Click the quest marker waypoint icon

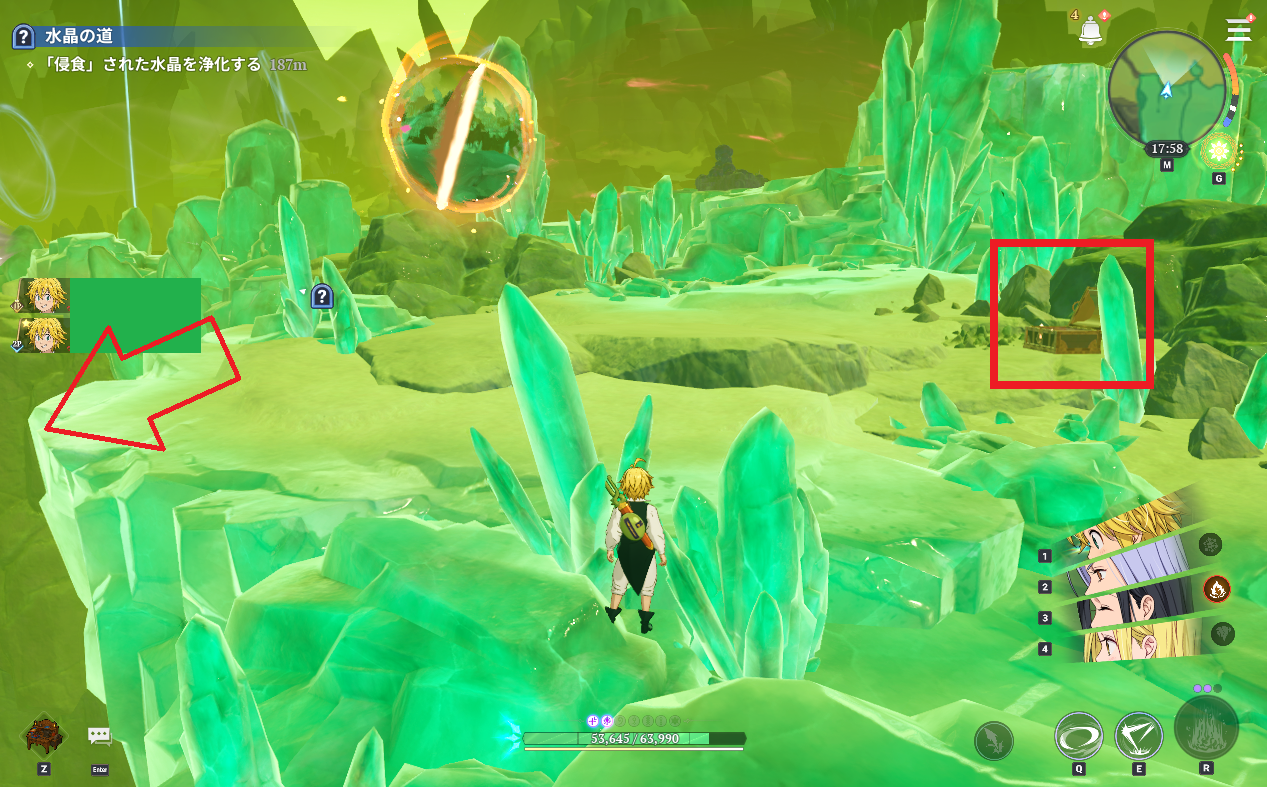pyautogui.click(x=321, y=295)
